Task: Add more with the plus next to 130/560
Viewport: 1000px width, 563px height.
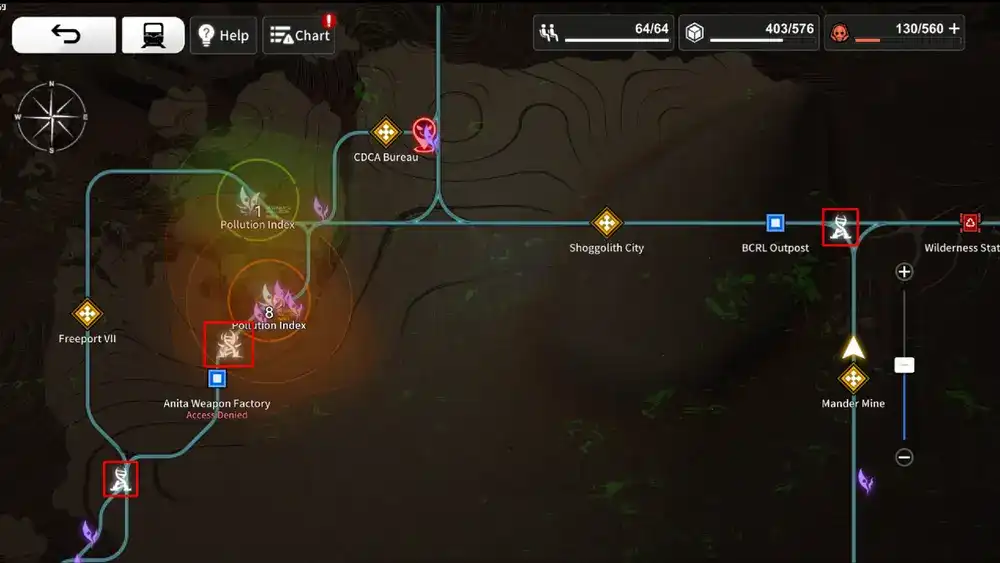Action: click(x=954, y=29)
